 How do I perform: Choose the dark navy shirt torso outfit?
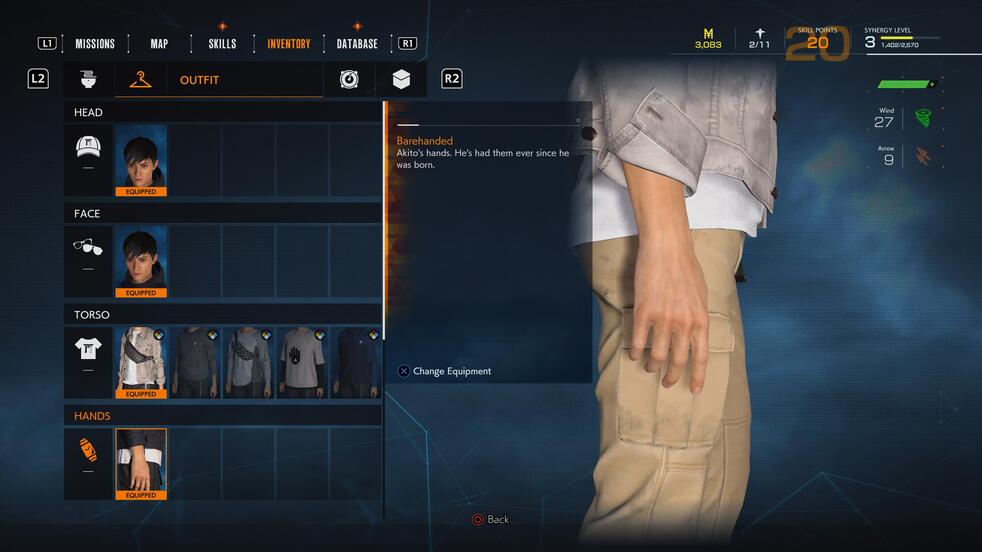pyautogui.click(x=355, y=362)
